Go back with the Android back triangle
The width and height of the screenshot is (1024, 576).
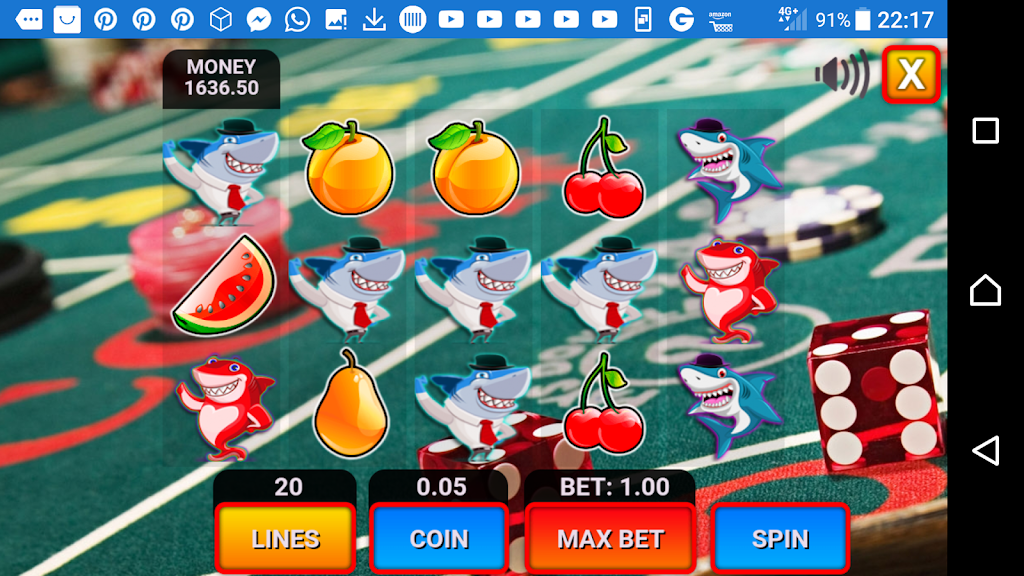(x=985, y=450)
